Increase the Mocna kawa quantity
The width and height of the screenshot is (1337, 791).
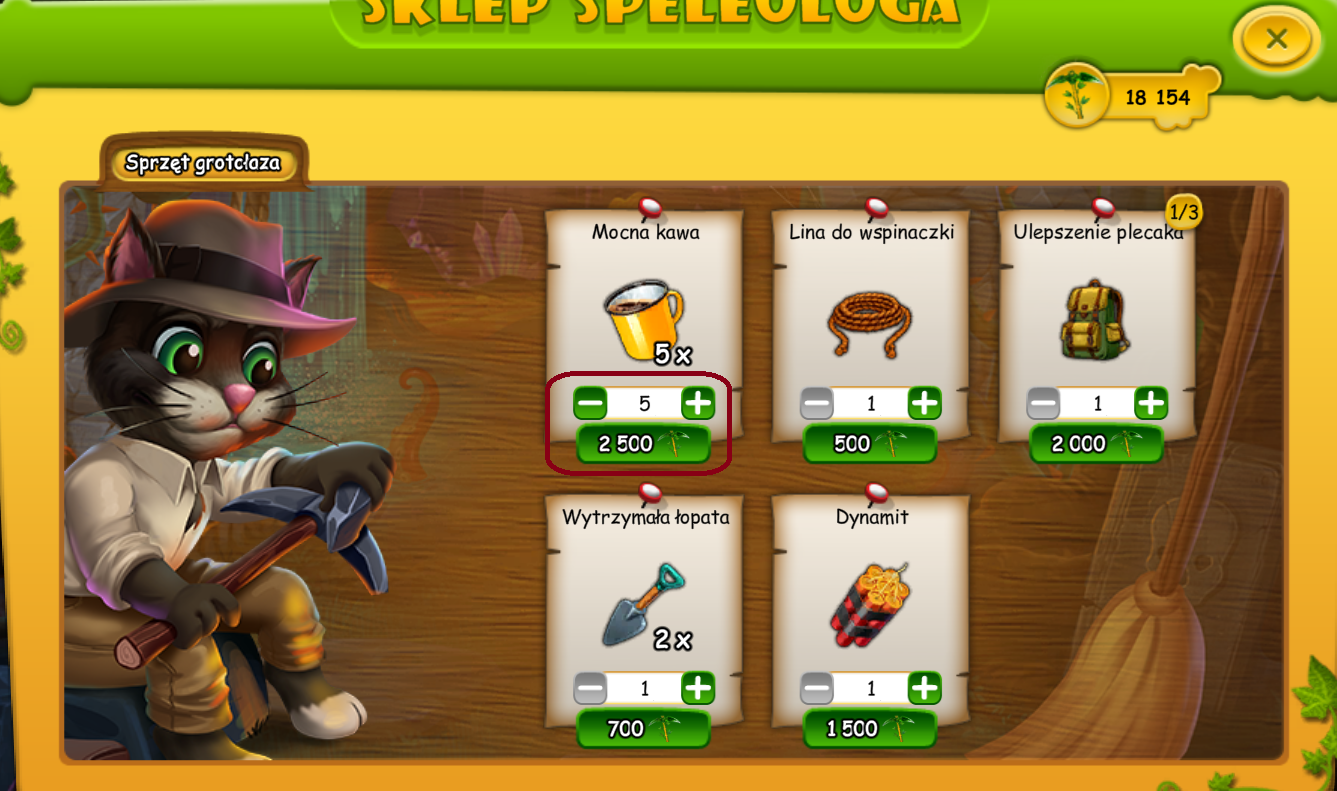point(698,404)
